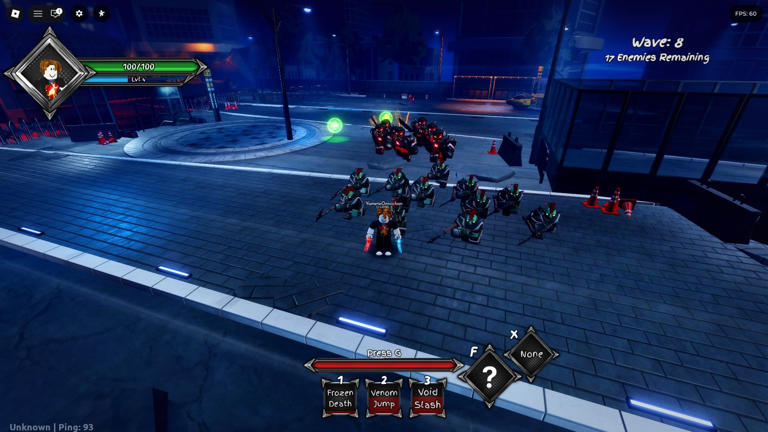Screen dimensions: 768x432
Task: Choose the diamond slot labeled None
Action: point(531,354)
